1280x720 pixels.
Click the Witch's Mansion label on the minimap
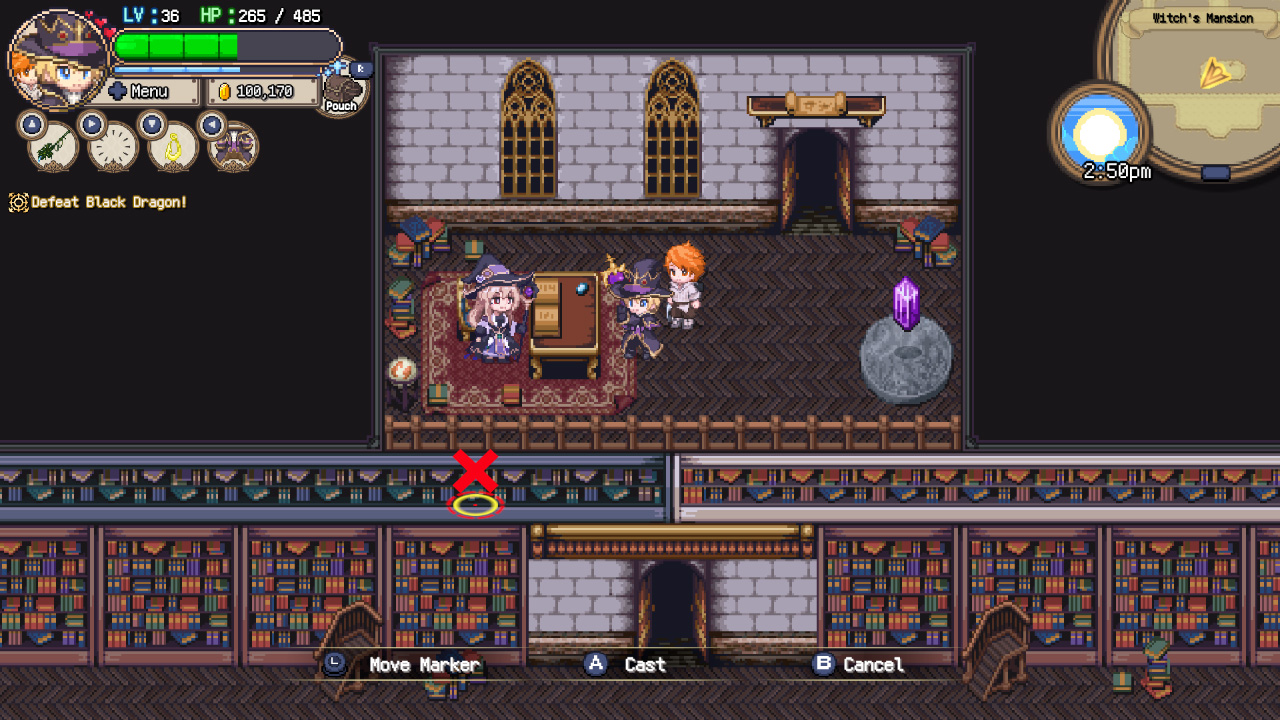pos(1204,17)
